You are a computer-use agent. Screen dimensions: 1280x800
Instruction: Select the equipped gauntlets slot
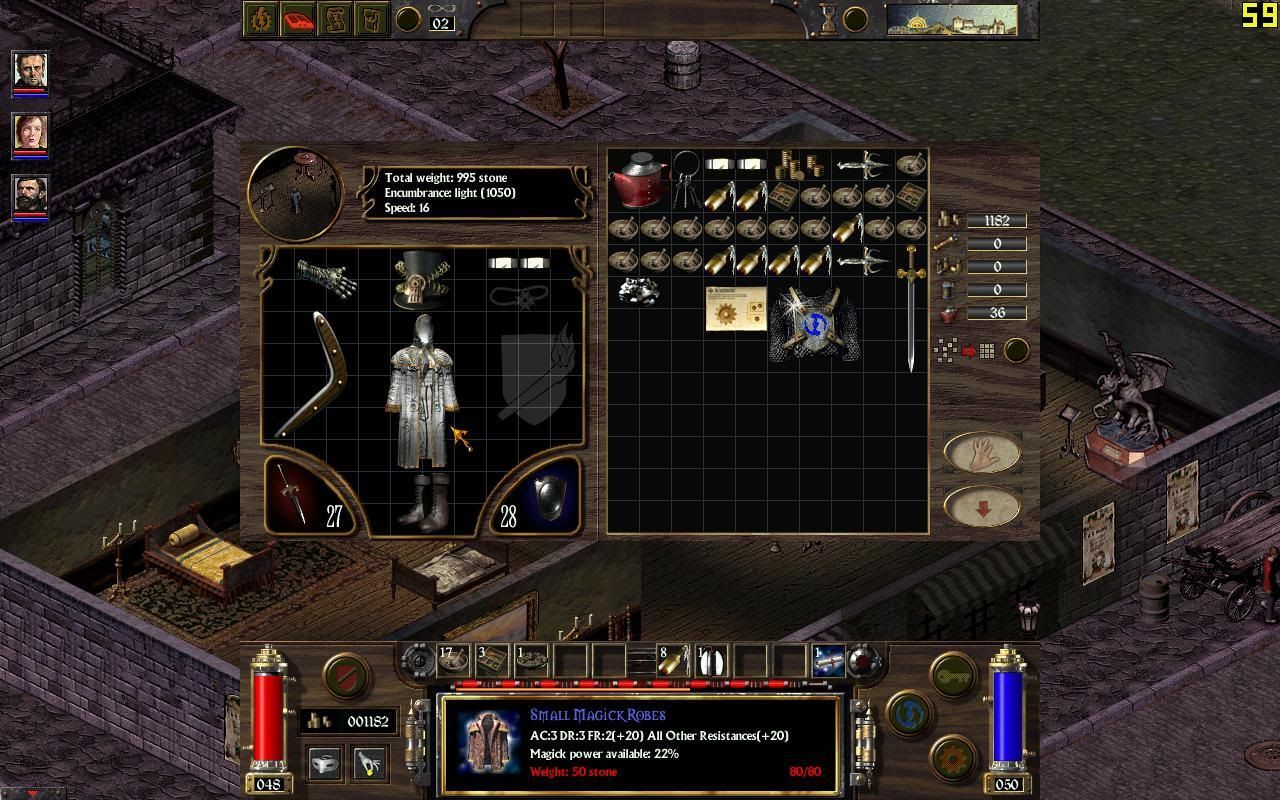[x=326, y=275]
